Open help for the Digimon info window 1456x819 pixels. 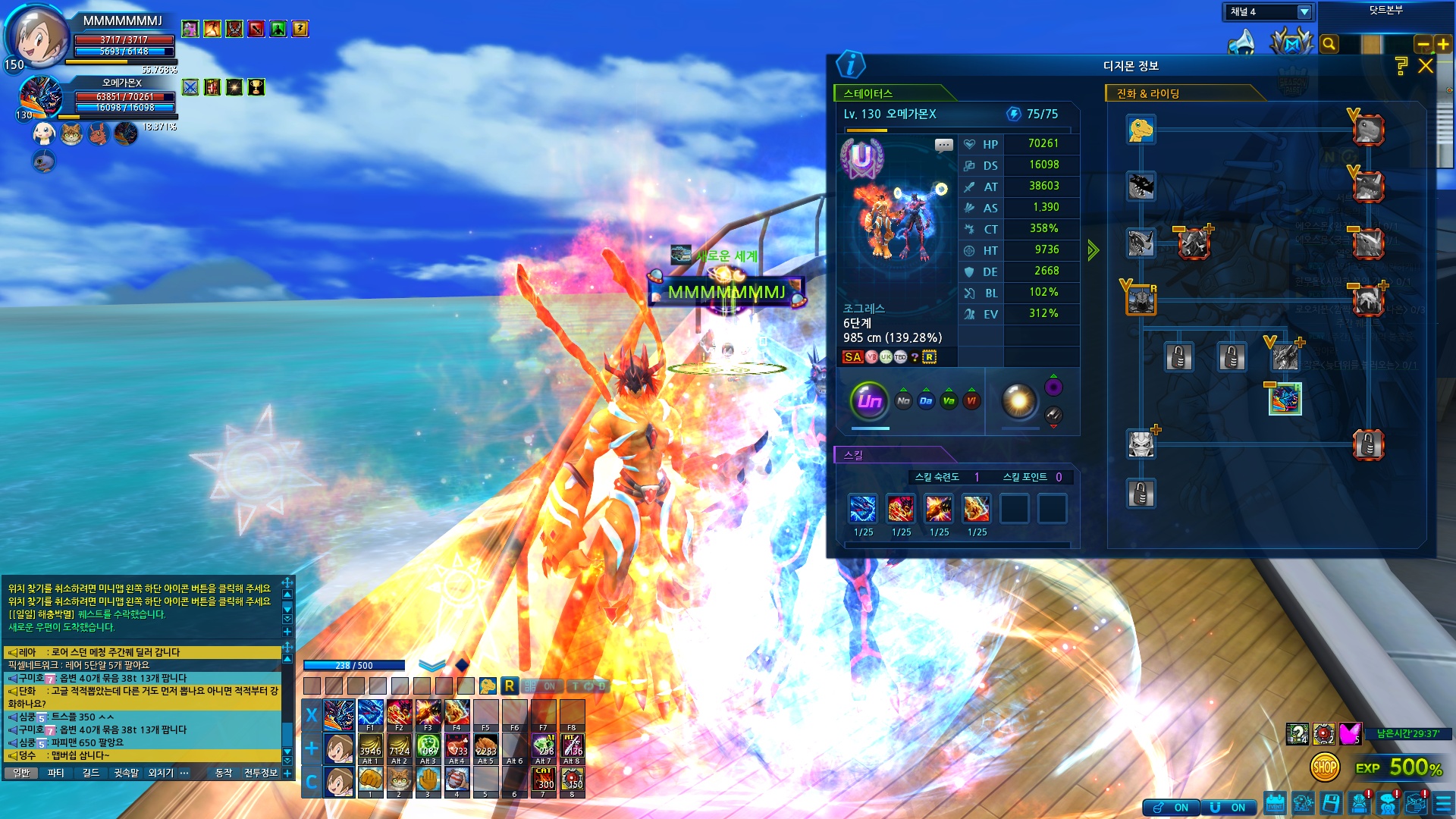tap(1401, 66)
